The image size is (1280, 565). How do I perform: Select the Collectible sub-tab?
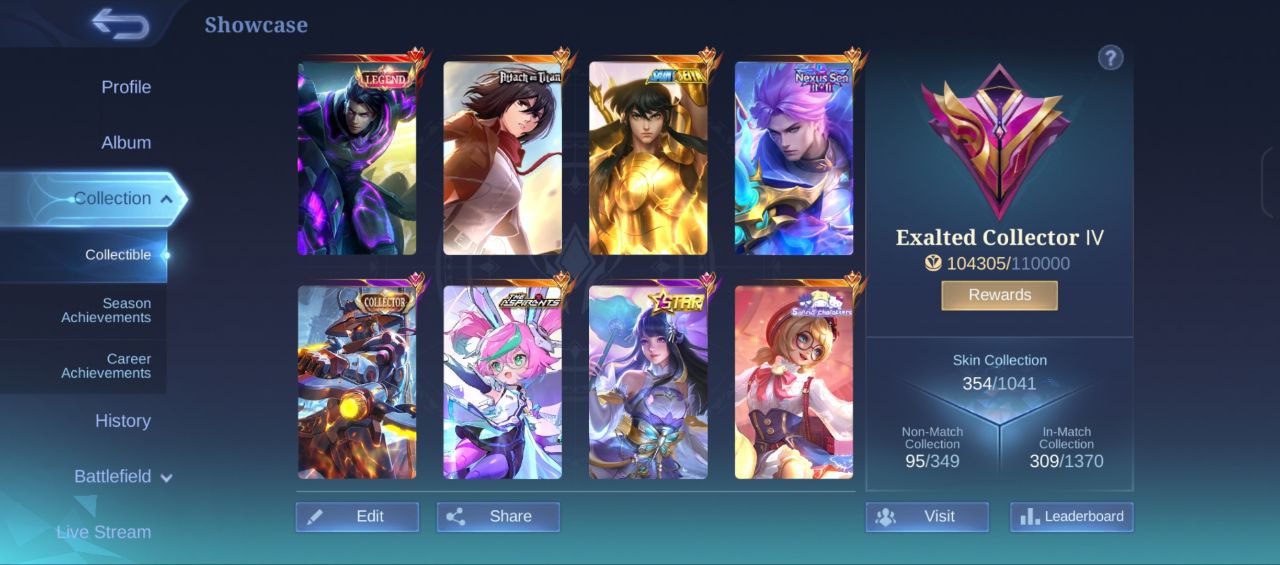[118, 255]
